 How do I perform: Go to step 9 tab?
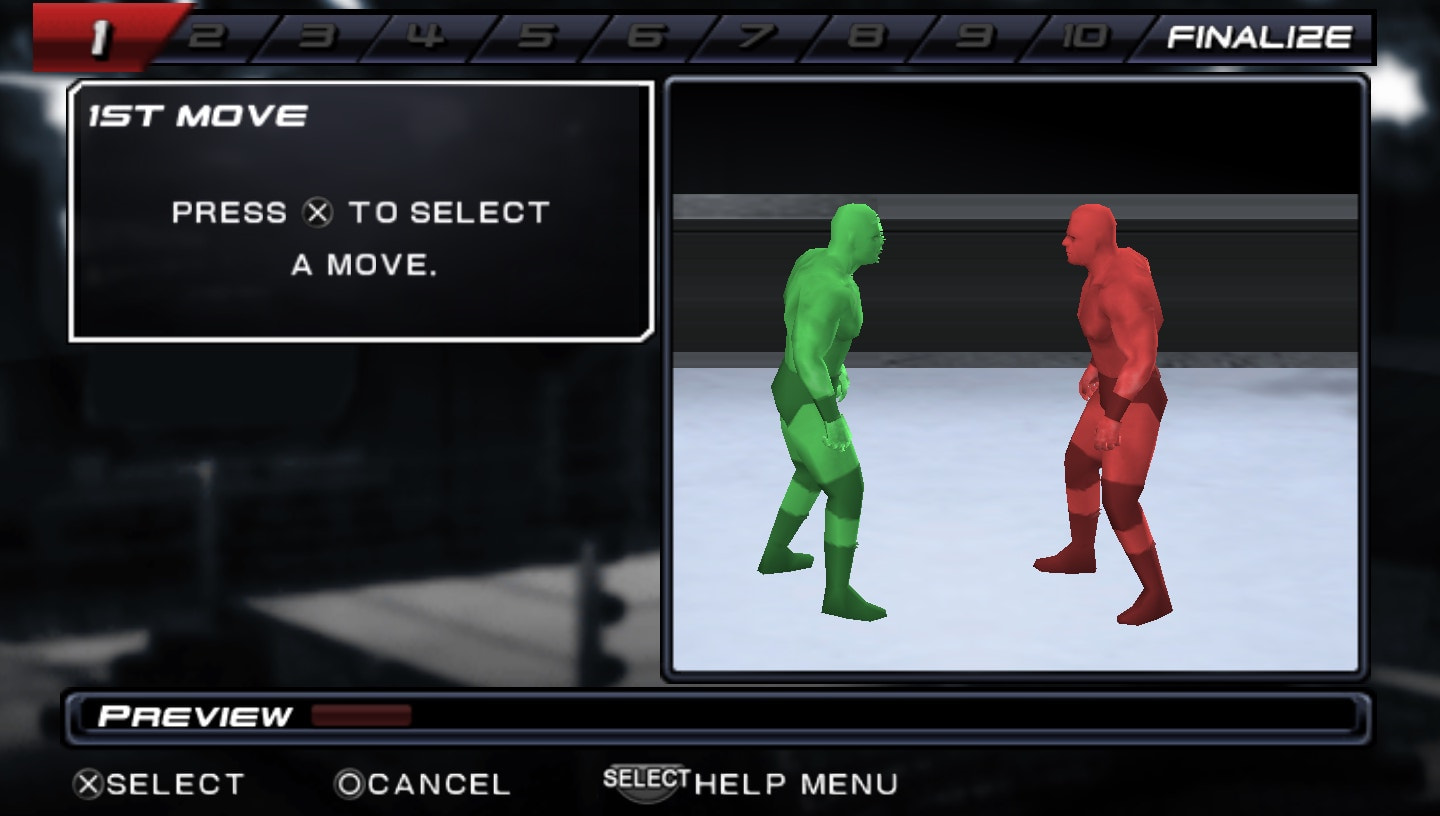tap(975, 38)
